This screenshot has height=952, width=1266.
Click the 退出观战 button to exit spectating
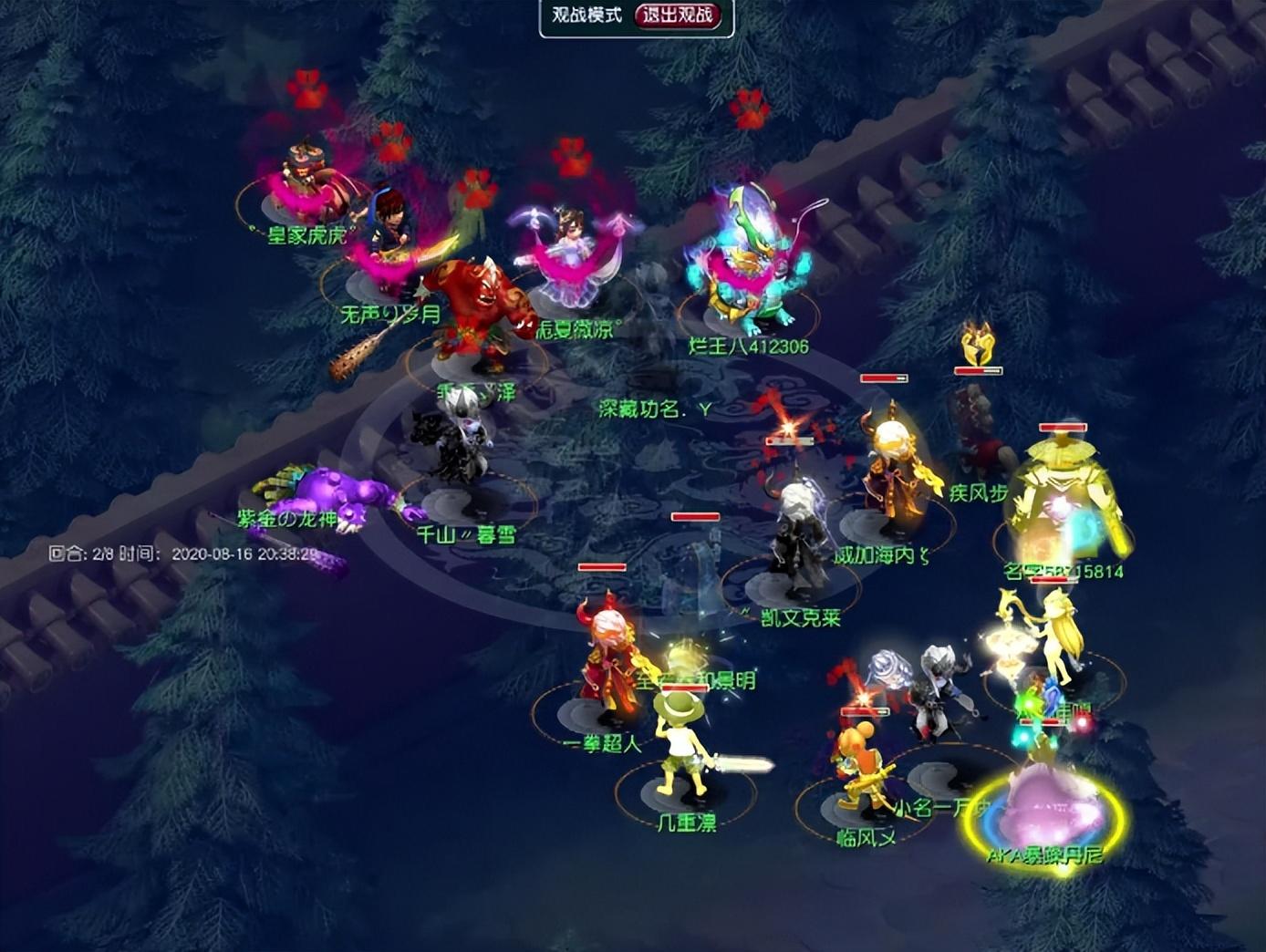(x=678, y=16)
